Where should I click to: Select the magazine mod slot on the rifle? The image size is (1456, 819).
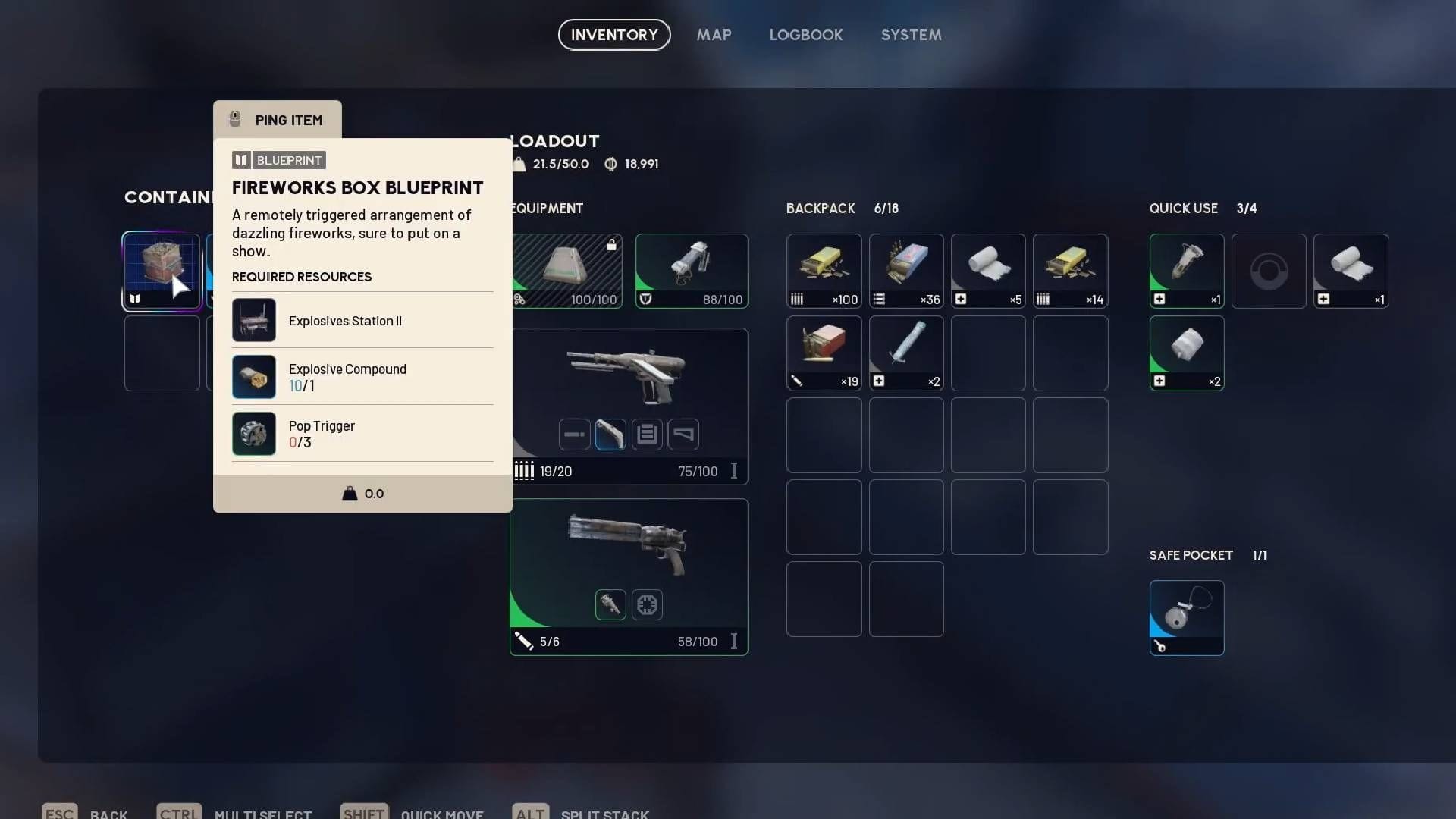tap(647, 435)
